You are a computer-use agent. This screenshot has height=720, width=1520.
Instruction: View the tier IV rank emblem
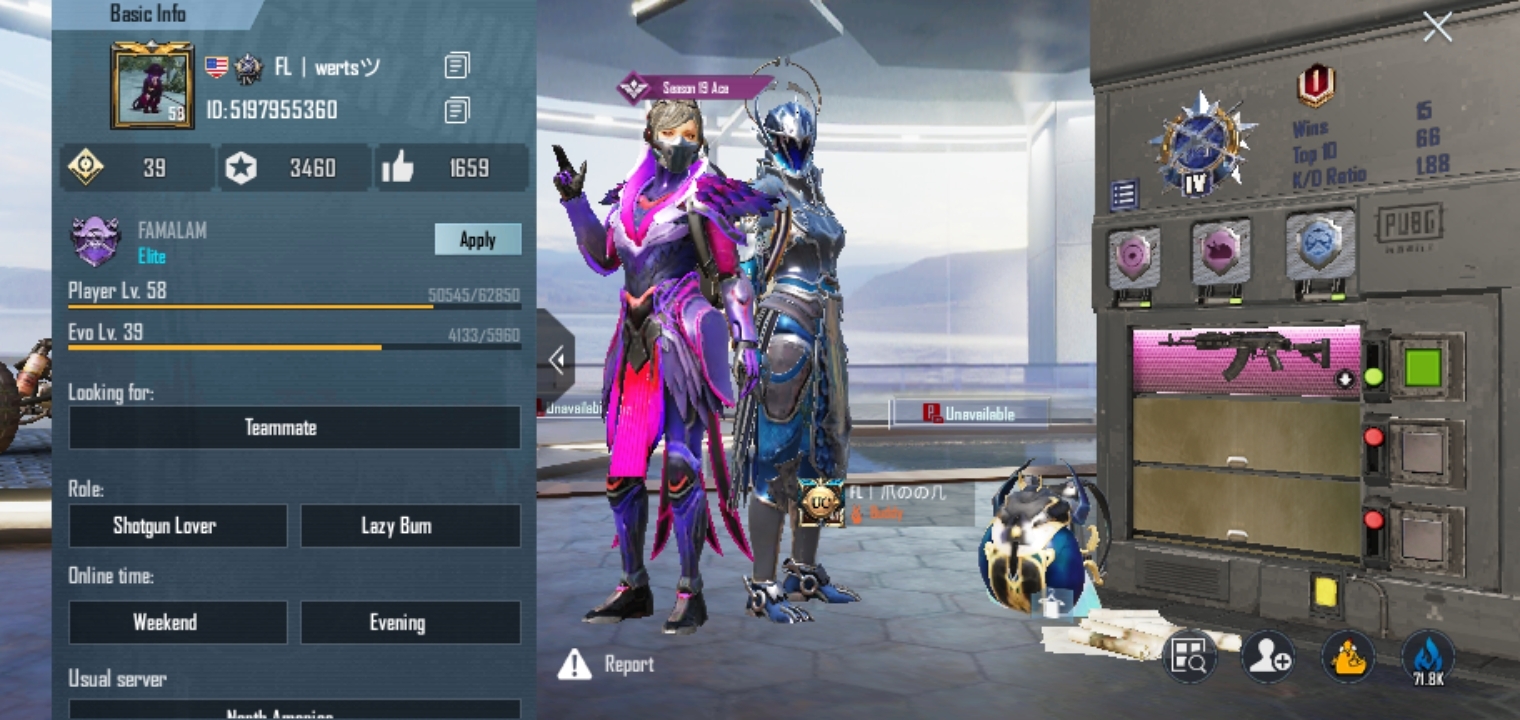(1201, 145)
